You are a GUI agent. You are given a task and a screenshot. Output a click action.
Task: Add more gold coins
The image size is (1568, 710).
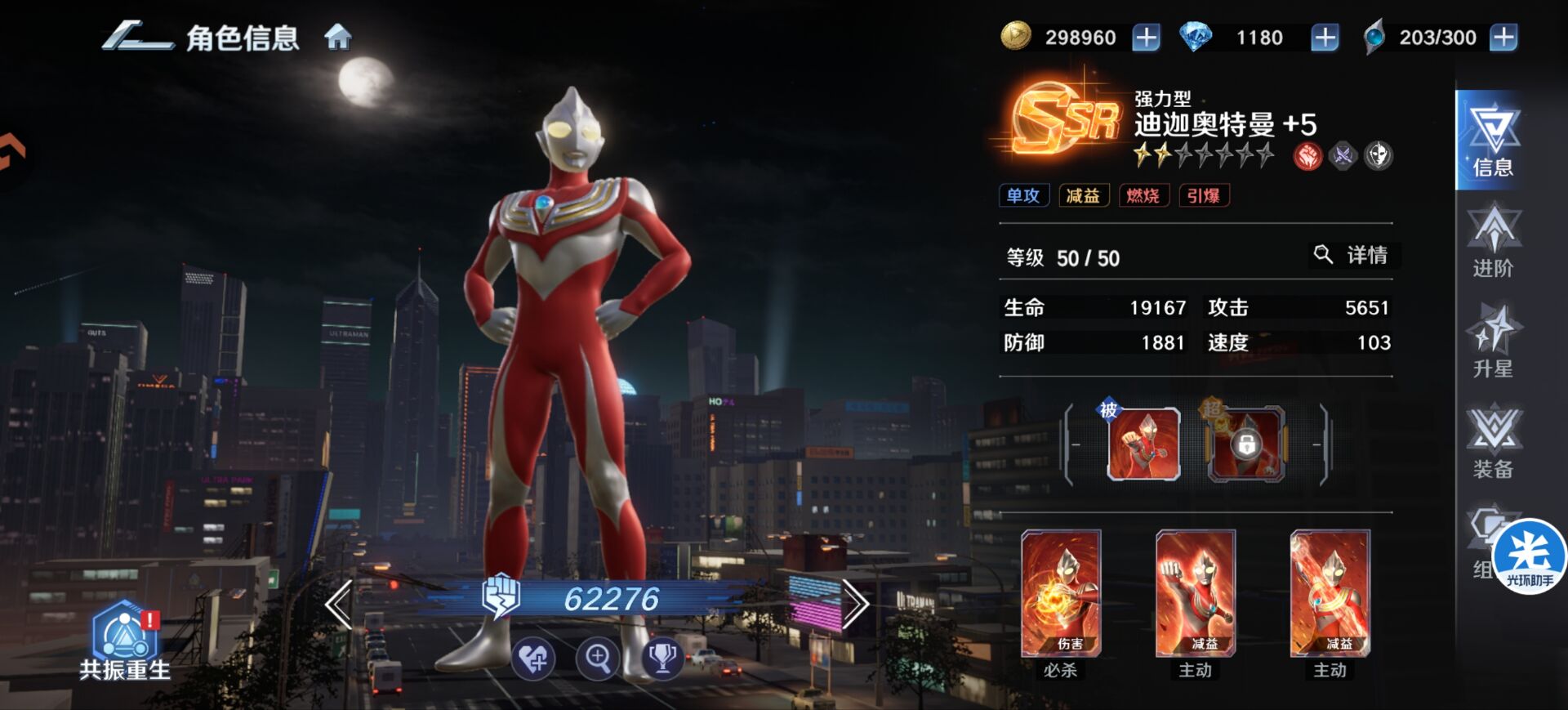1146,38
